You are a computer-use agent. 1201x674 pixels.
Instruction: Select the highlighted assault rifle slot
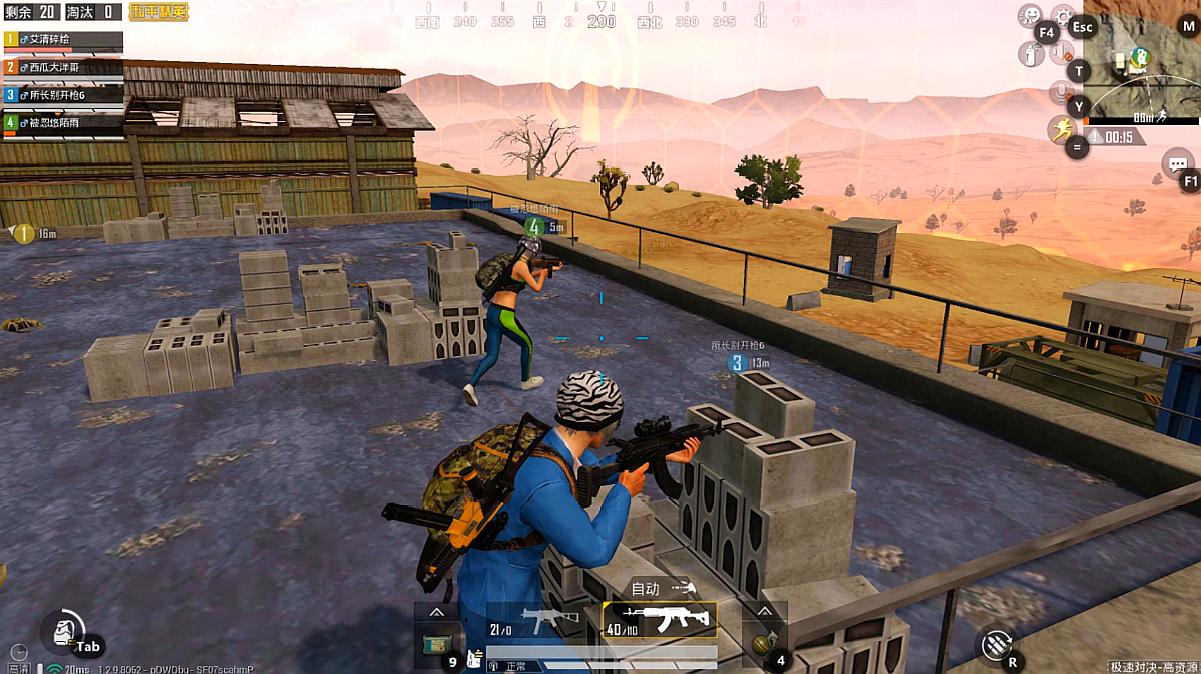pyautogui.click(x=660, y=620)
